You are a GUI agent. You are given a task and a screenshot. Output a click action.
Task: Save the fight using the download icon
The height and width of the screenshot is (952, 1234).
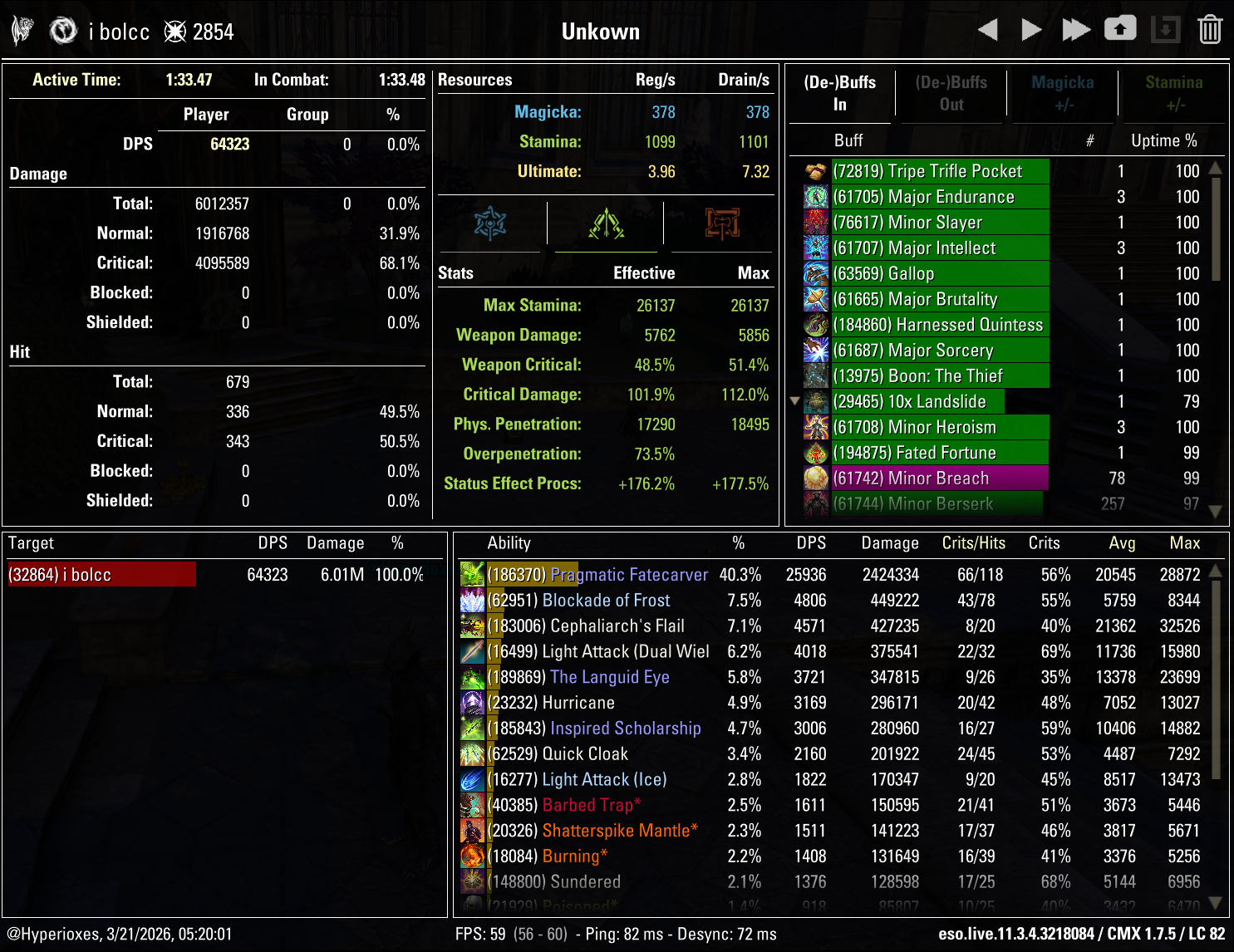tap(1165, 29)
